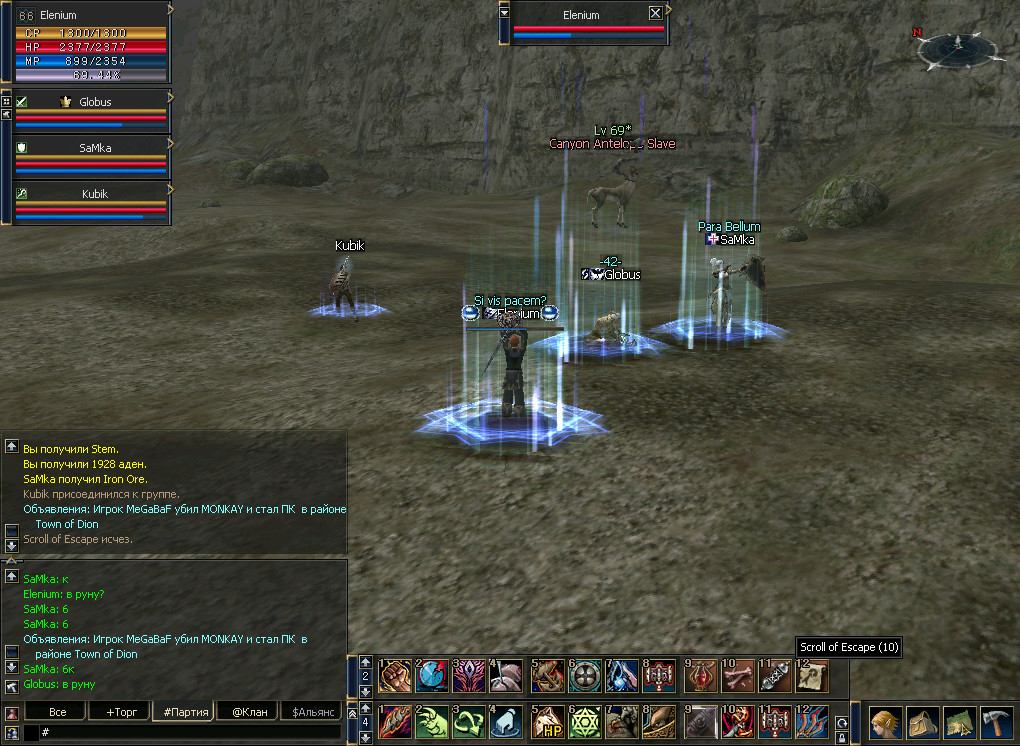Click the chat message input field
Screen dimensions: 1020x746
pyautogui.click(x=190, y=733)
